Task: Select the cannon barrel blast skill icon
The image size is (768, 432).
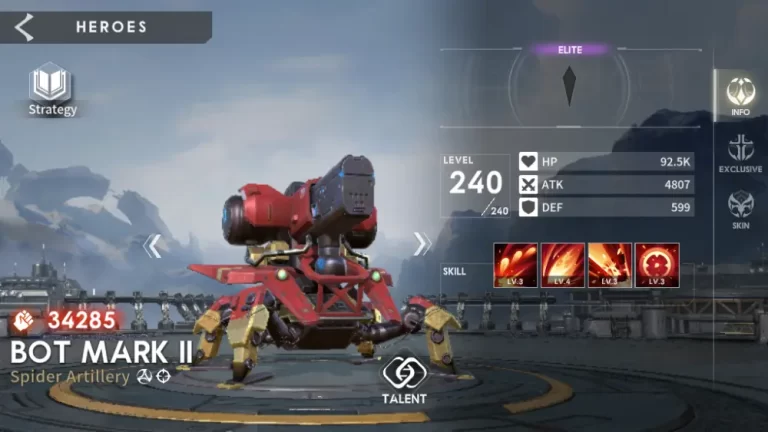Action: point(609,265)
